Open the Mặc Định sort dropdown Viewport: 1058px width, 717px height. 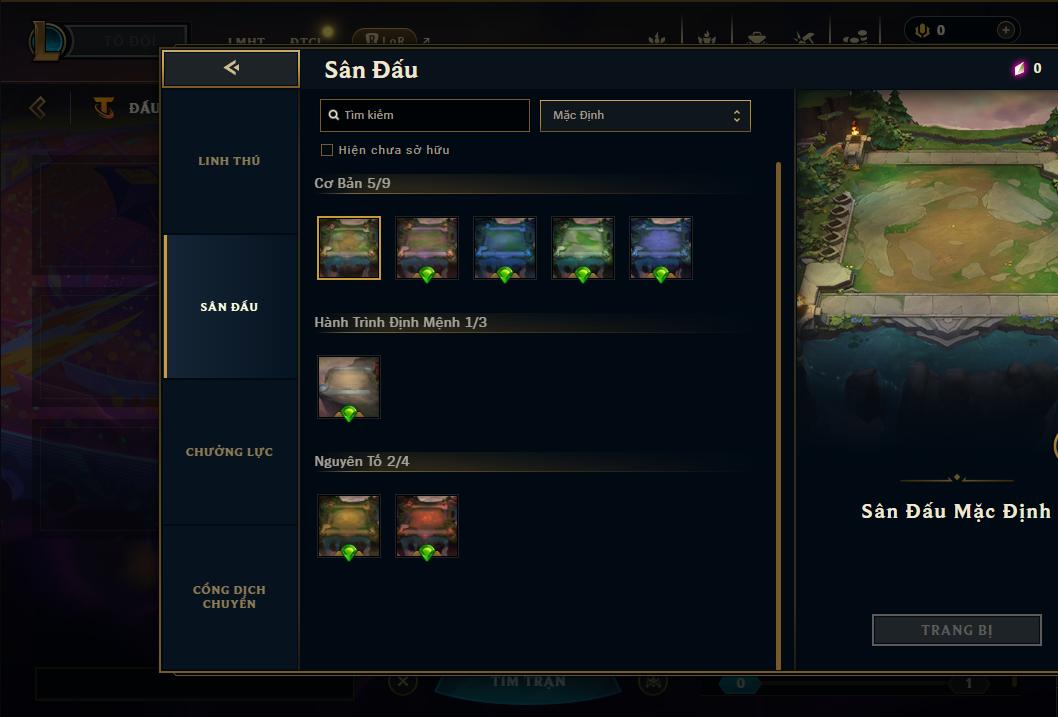click(x=645, y=115)
